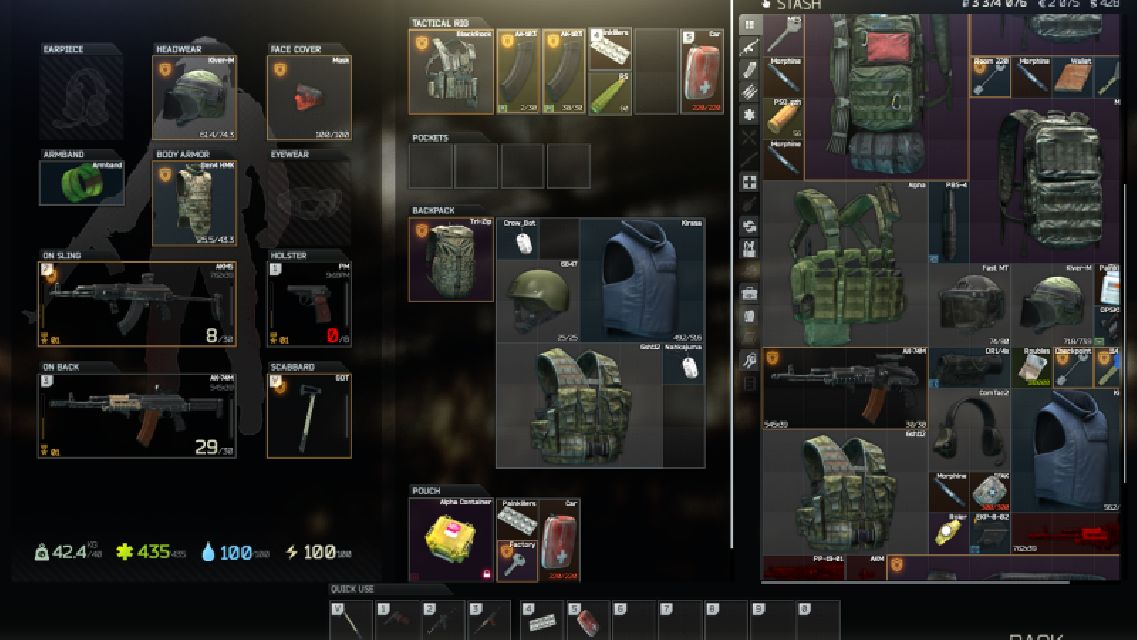Inspect the equipped body armor vest
Image resolution: width=1137 pixels, height=640 pixels.
pos(195,203)
